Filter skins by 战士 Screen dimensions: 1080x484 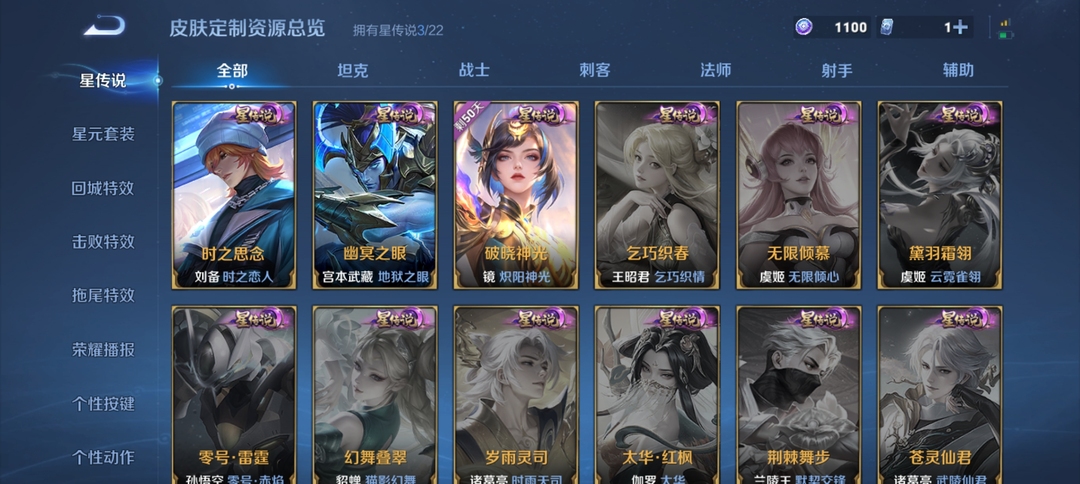coord(474,70)
